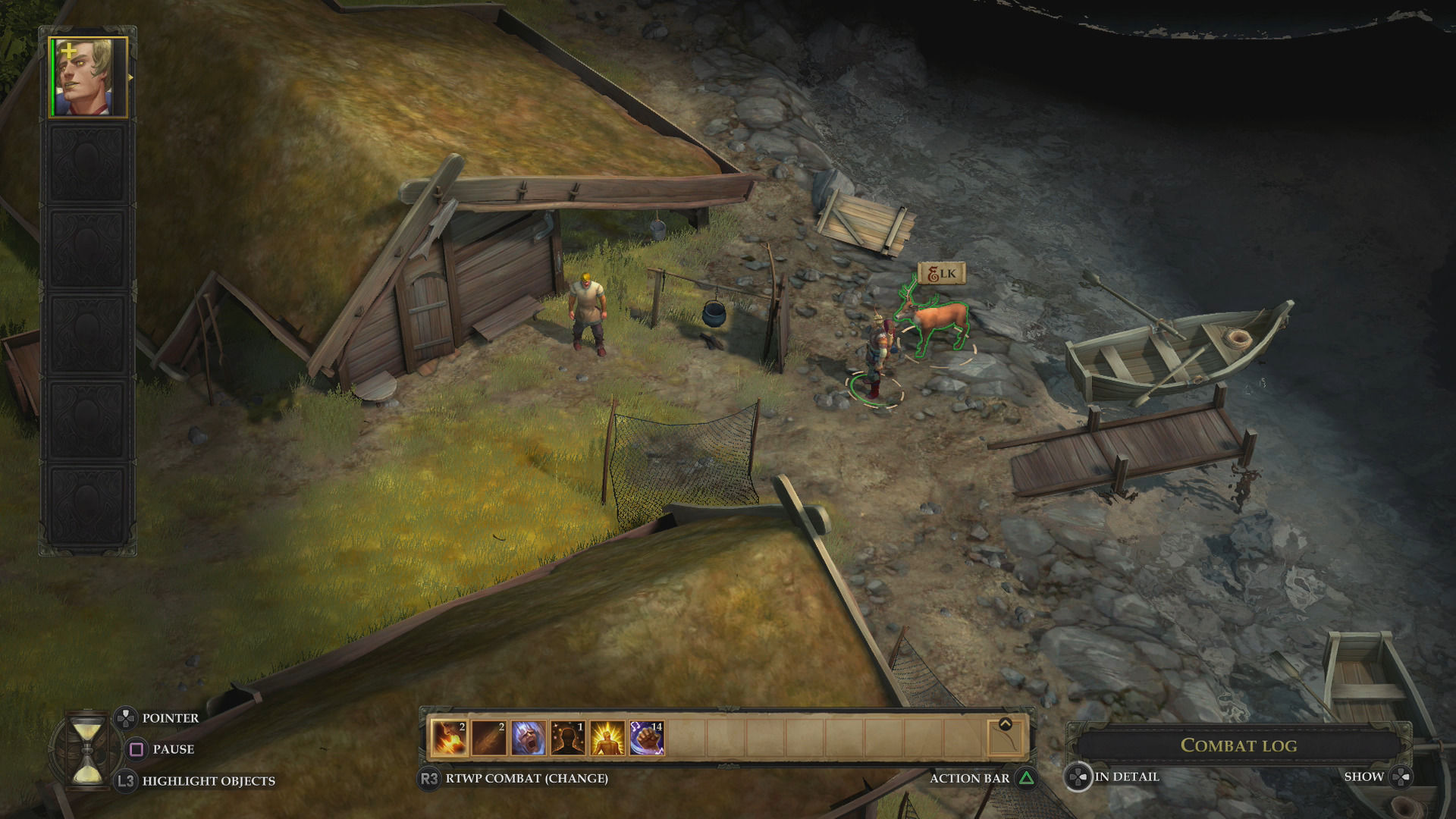The height and width of the screenshot is (819, 1456).
Task: Expand the action bar with arrow slot
Action: tap(1005, 736)
